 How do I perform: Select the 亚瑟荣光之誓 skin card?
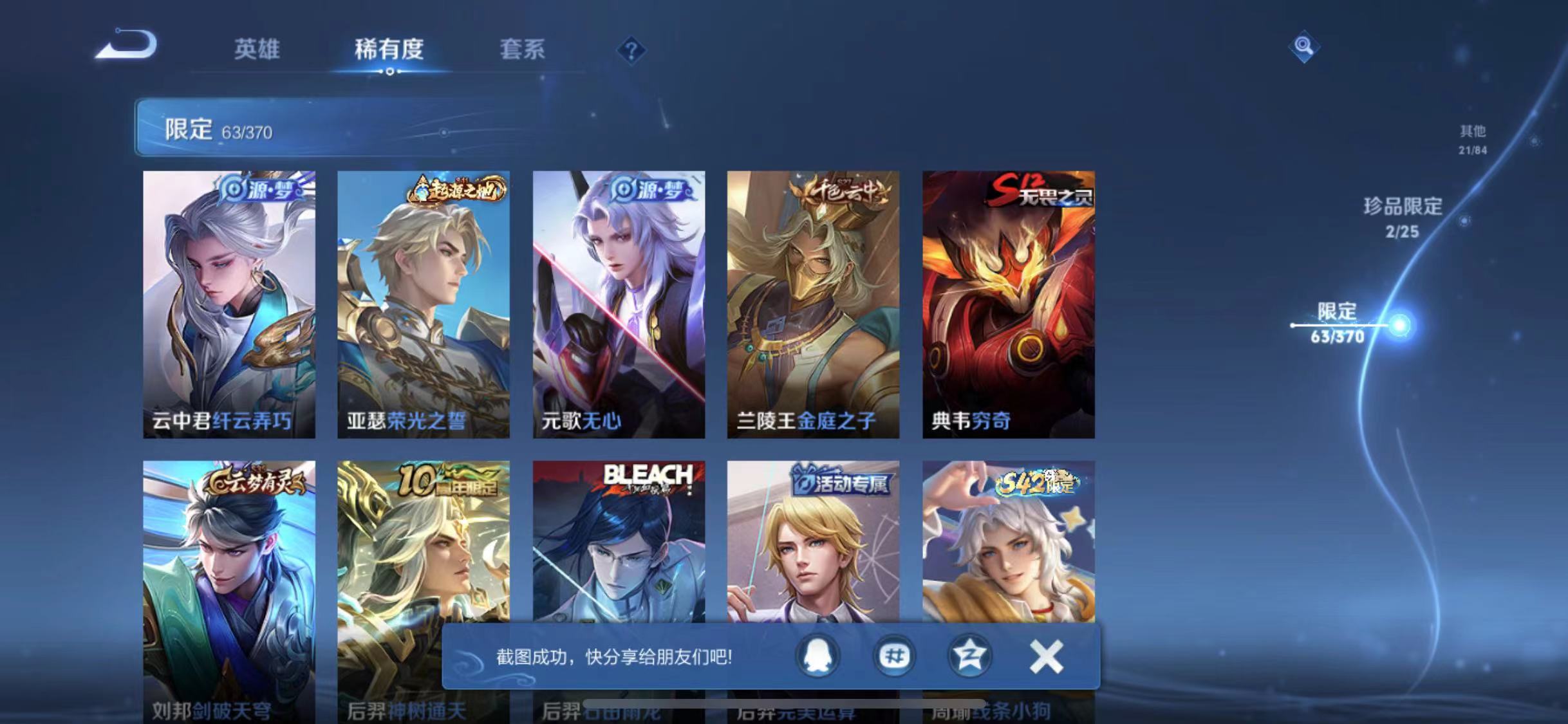[423, 302]
